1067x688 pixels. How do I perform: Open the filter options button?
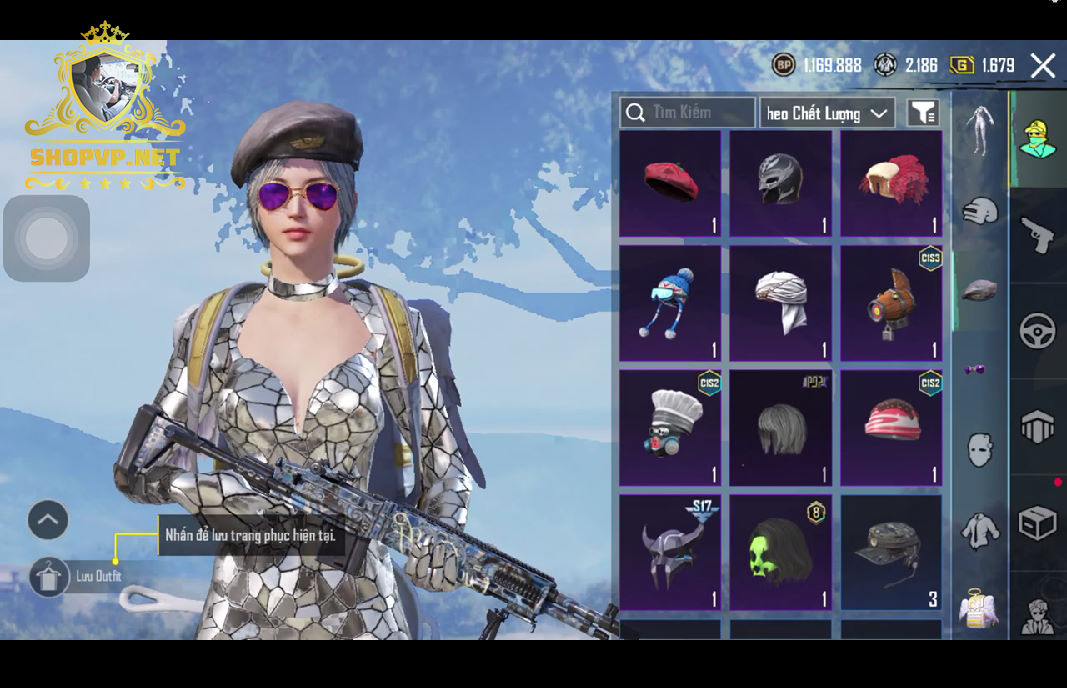(x=923, y=113)
